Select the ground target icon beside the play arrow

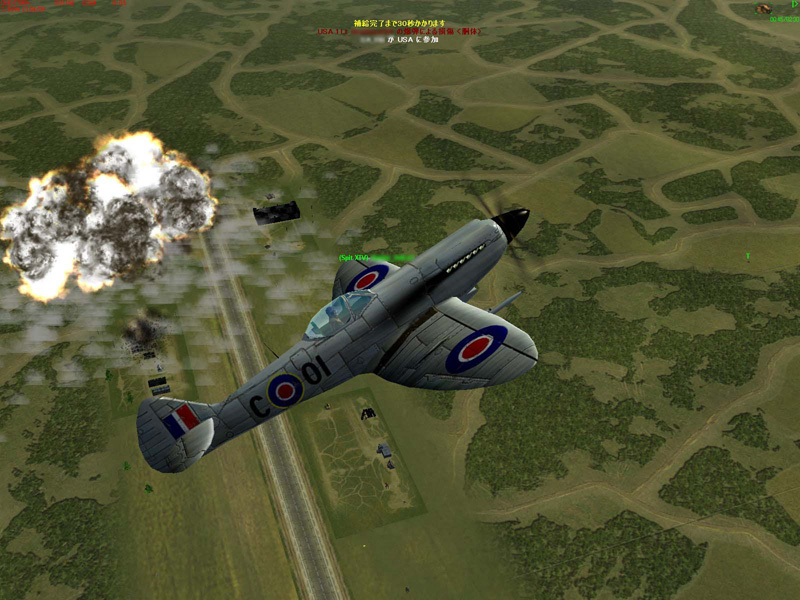coord(764,8)
